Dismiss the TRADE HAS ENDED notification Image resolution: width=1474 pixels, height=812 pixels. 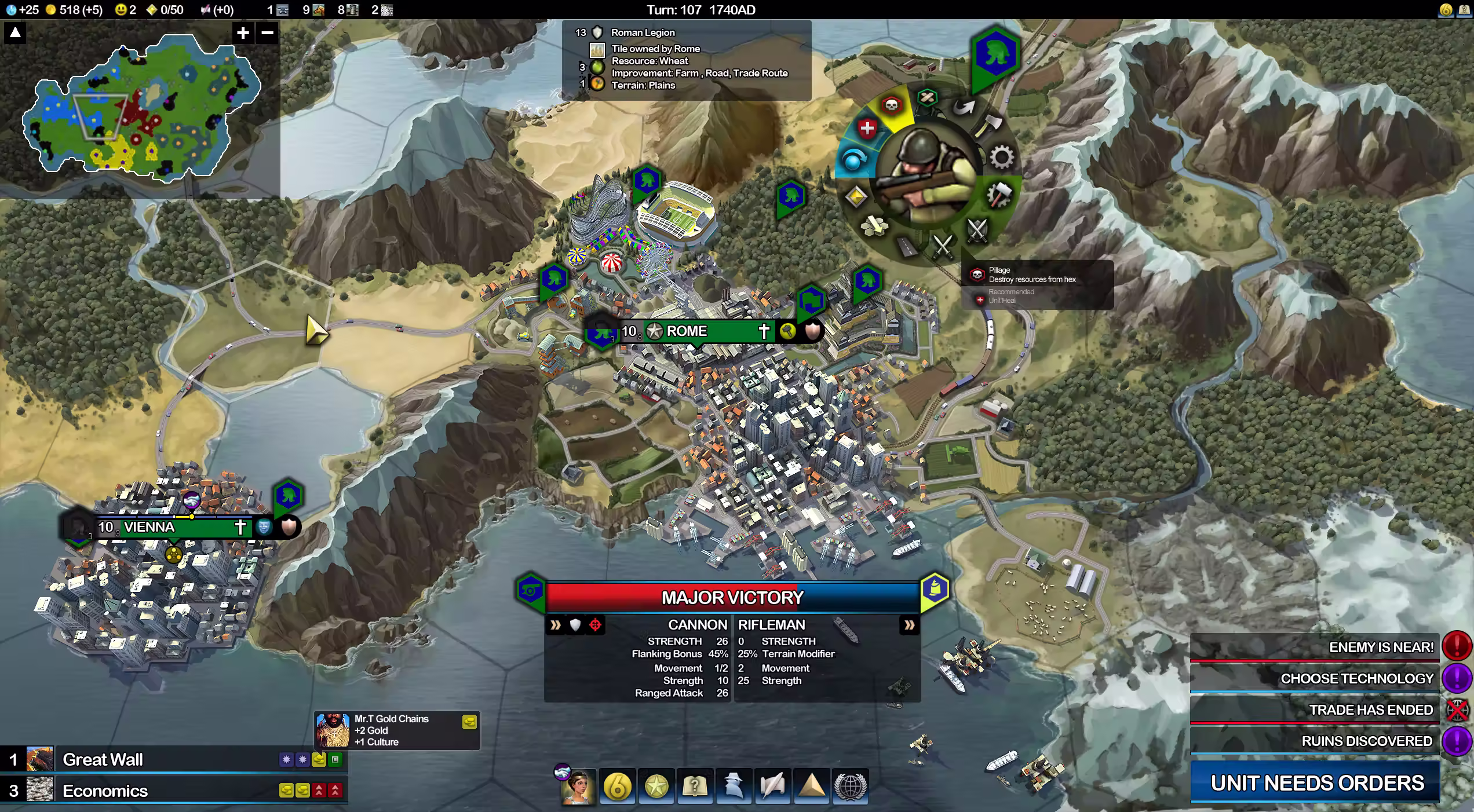pyautogui.click(x=1457, y=709)
